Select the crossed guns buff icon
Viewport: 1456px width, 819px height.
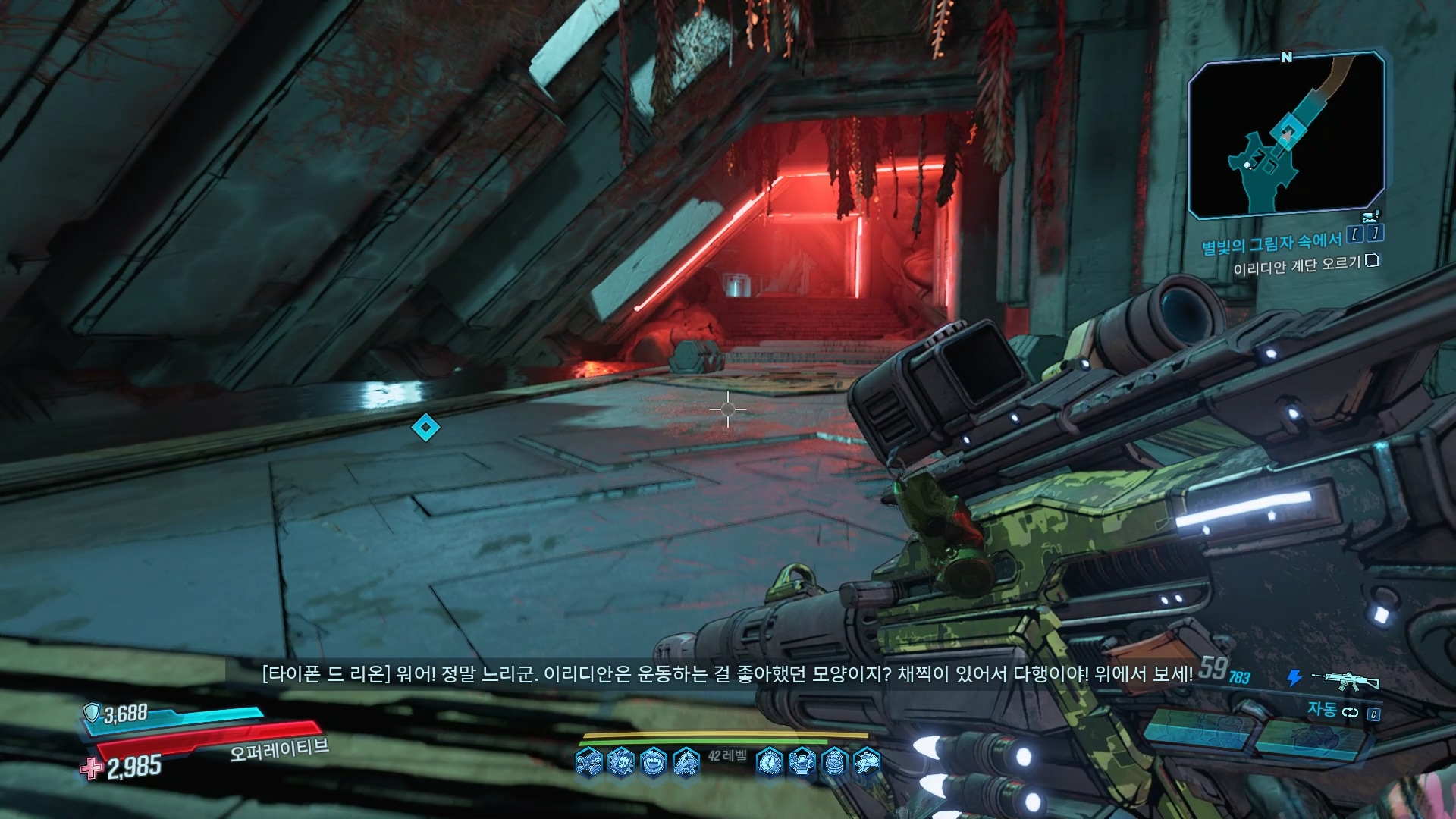click(588, 761)
